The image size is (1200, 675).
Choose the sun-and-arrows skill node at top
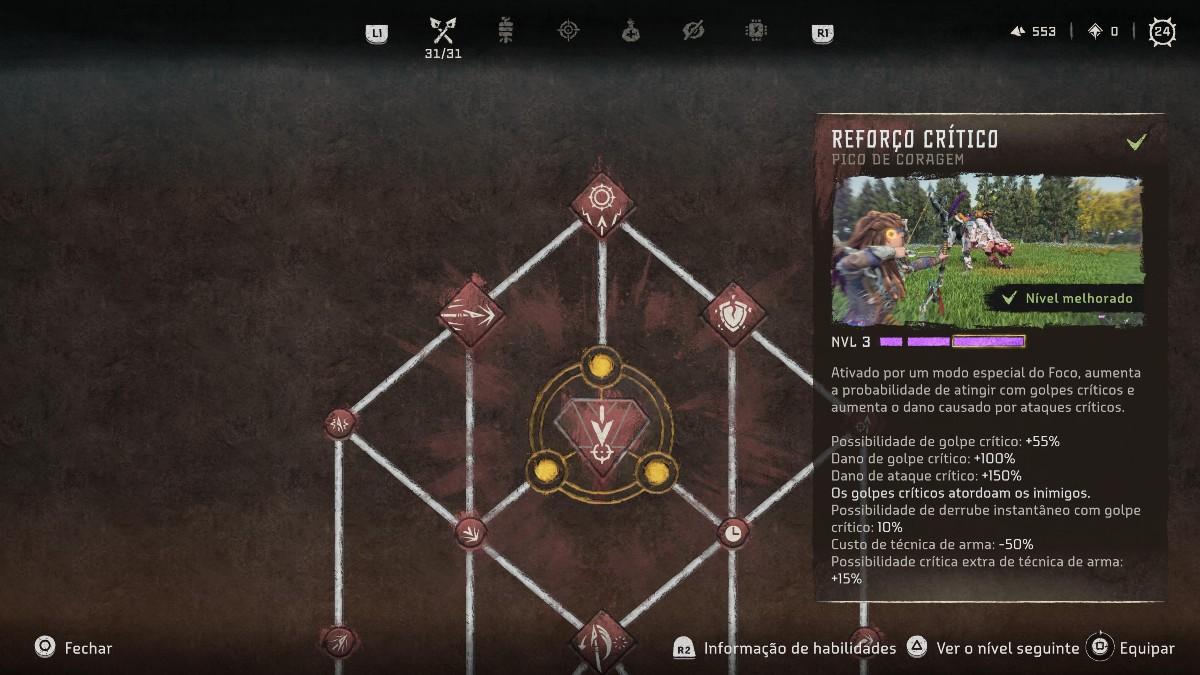pyautogui.click(x=601, y=204)
